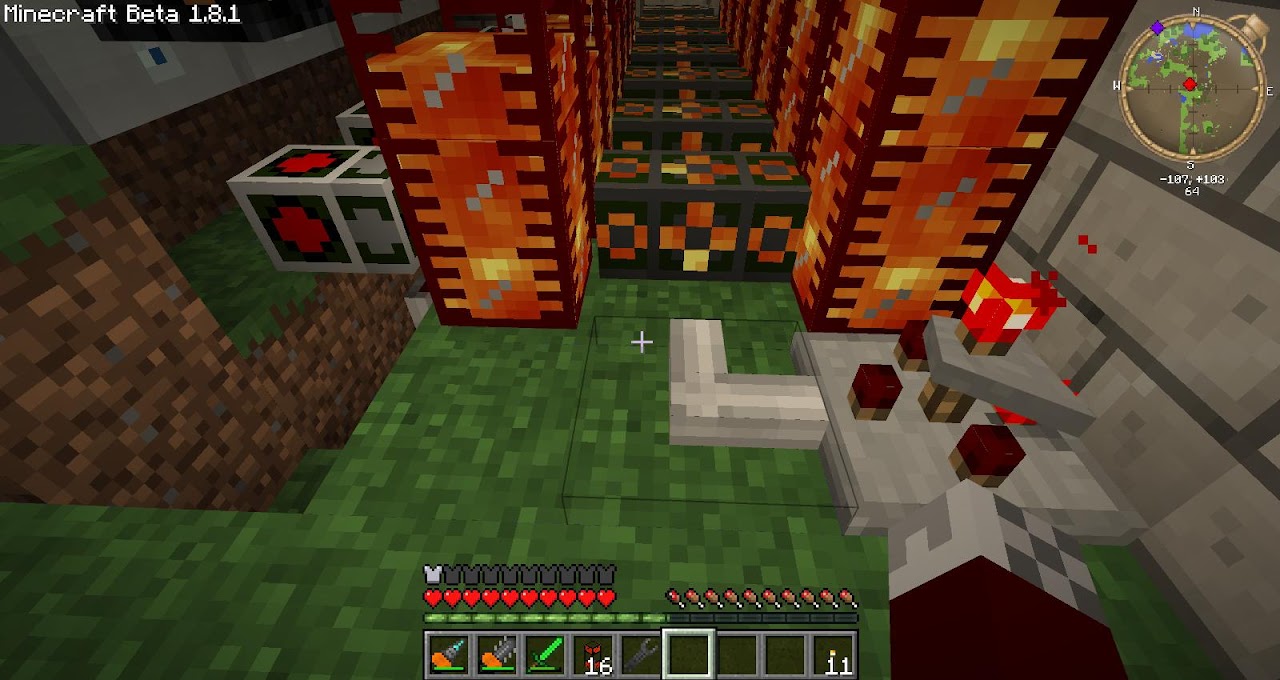Click the circular compass minimap
This screenshot has width=1280, height=680.
point(1190,87)
